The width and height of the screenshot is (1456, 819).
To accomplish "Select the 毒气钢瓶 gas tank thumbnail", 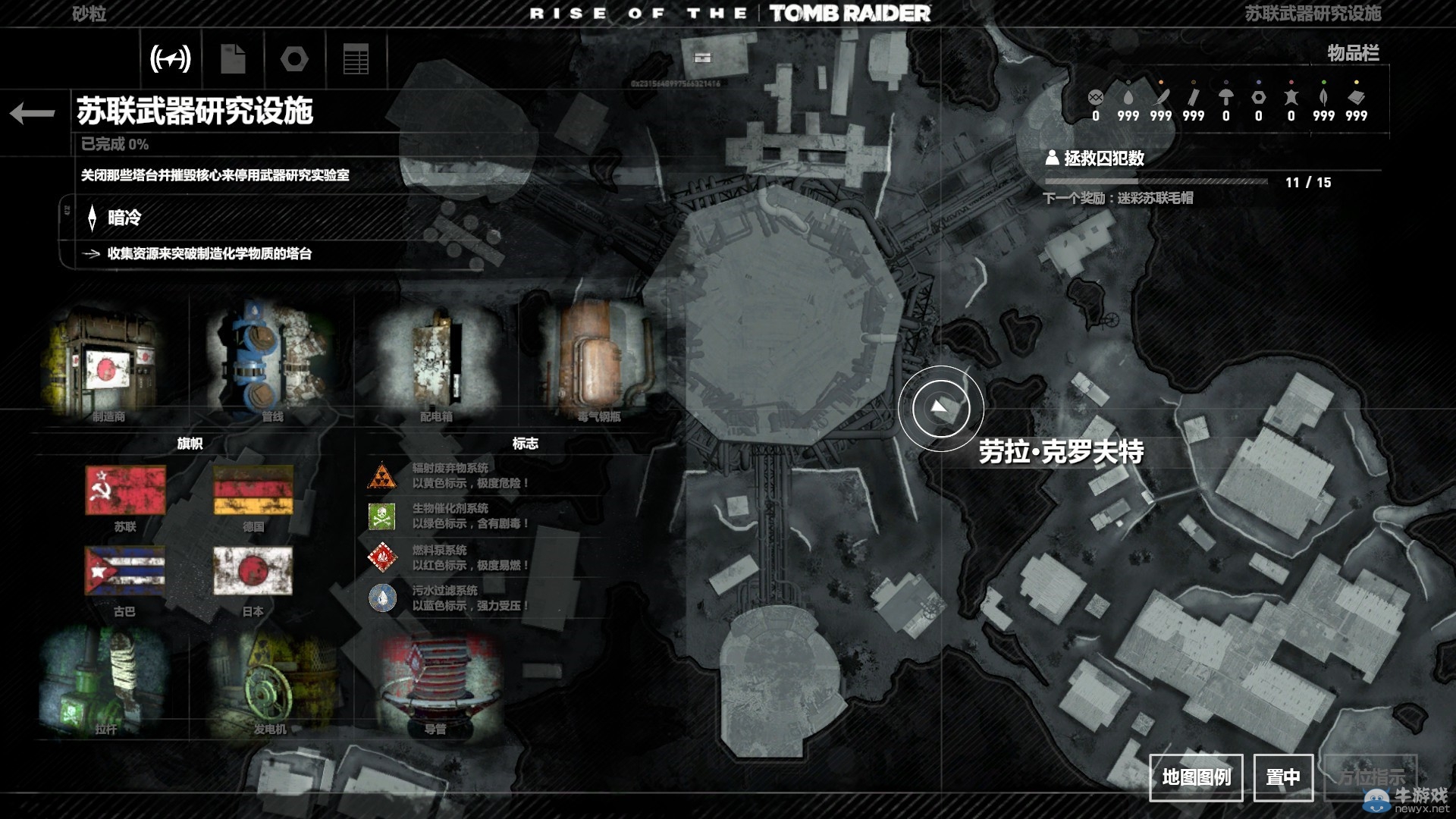I will pyautogui.click(x=598, y=360).
